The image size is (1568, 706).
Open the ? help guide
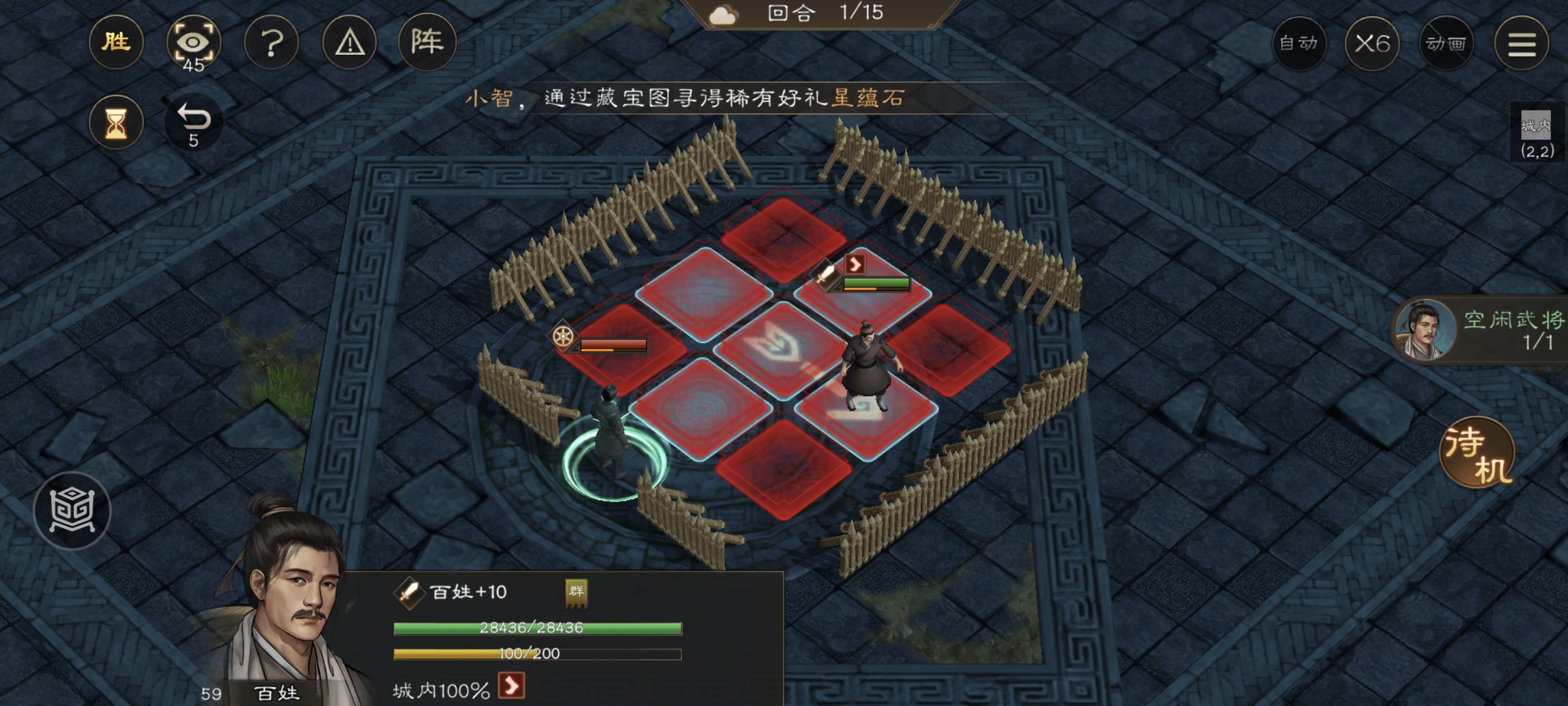coord(272,42)
